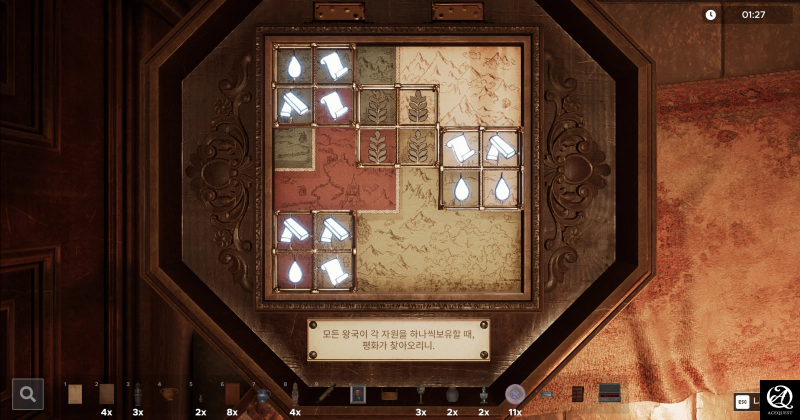The image size is (800, 420).
Task: Select the blank parchment in slot 1
Action: click(x=74, y=394)
